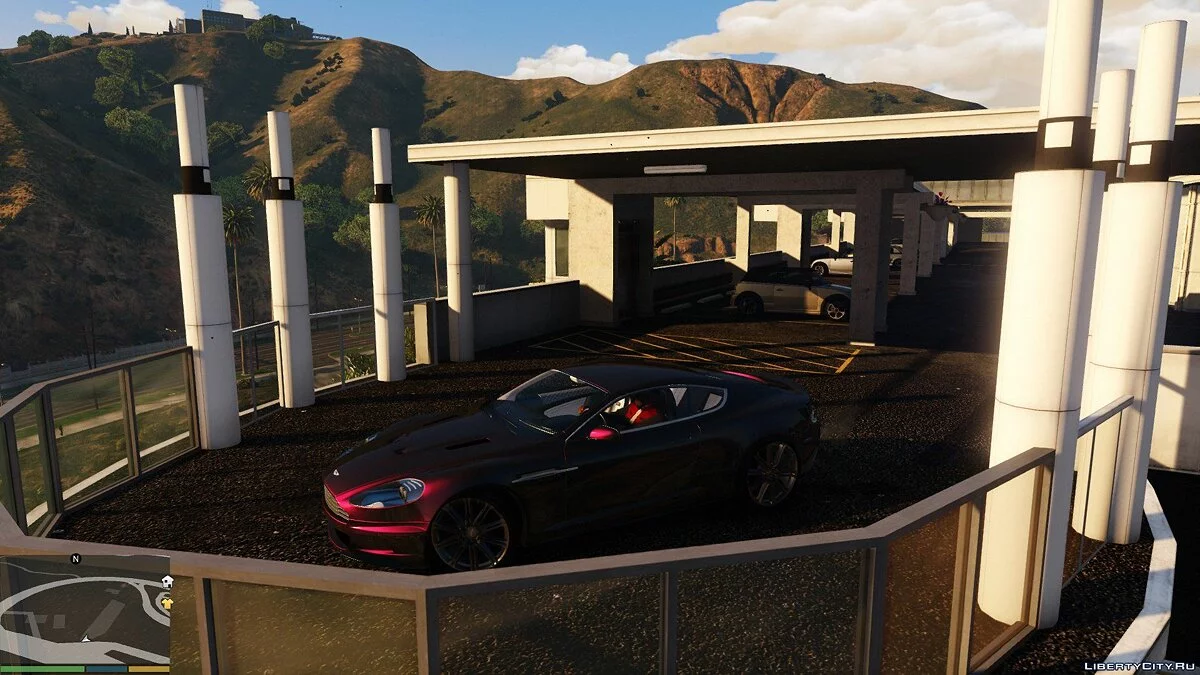Select the yellow clothing store shirt marker
This screenshot has height=675, width=1200.
coord(166,602)
